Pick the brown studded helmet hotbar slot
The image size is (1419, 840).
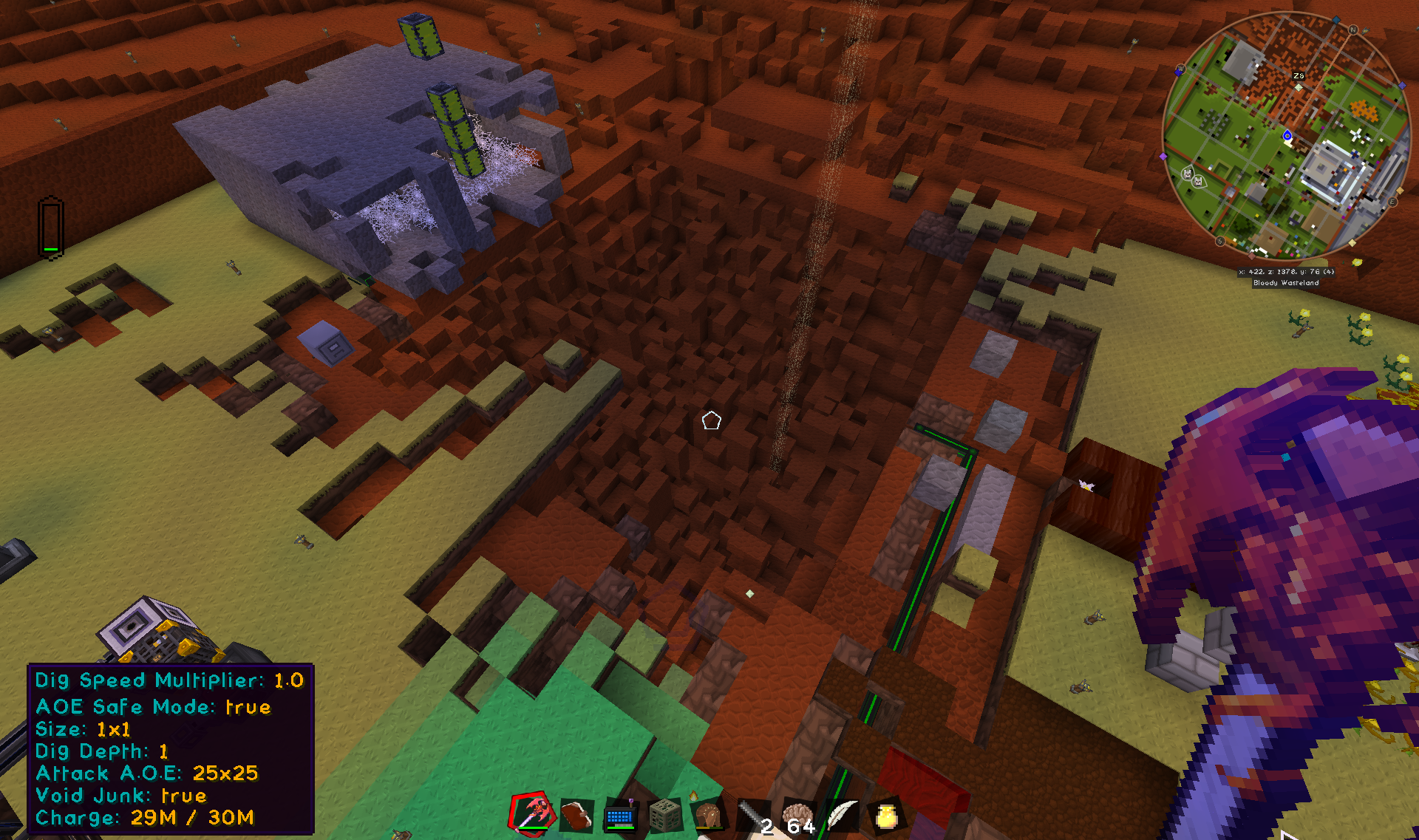(x=709, y=816)
